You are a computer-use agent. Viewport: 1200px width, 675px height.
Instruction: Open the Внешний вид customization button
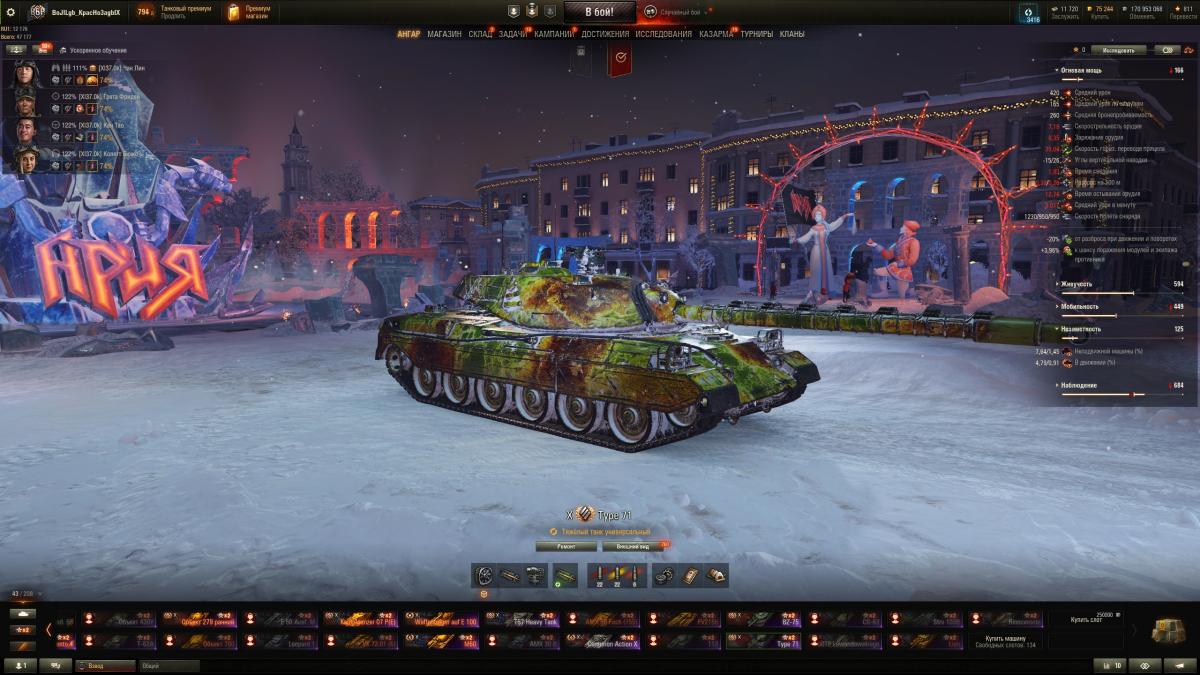pos(632,547)
